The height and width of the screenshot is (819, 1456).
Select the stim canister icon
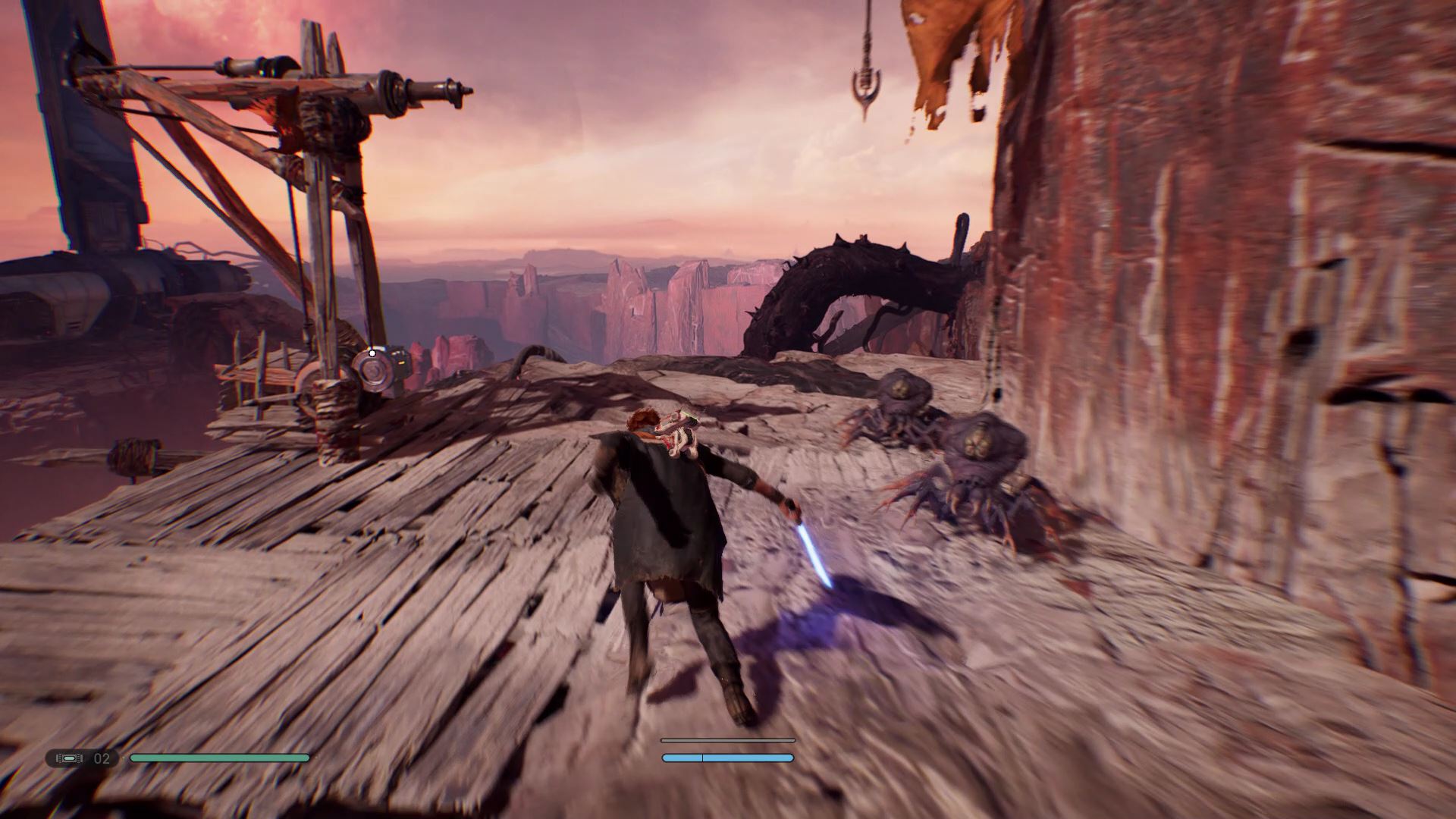70,758
